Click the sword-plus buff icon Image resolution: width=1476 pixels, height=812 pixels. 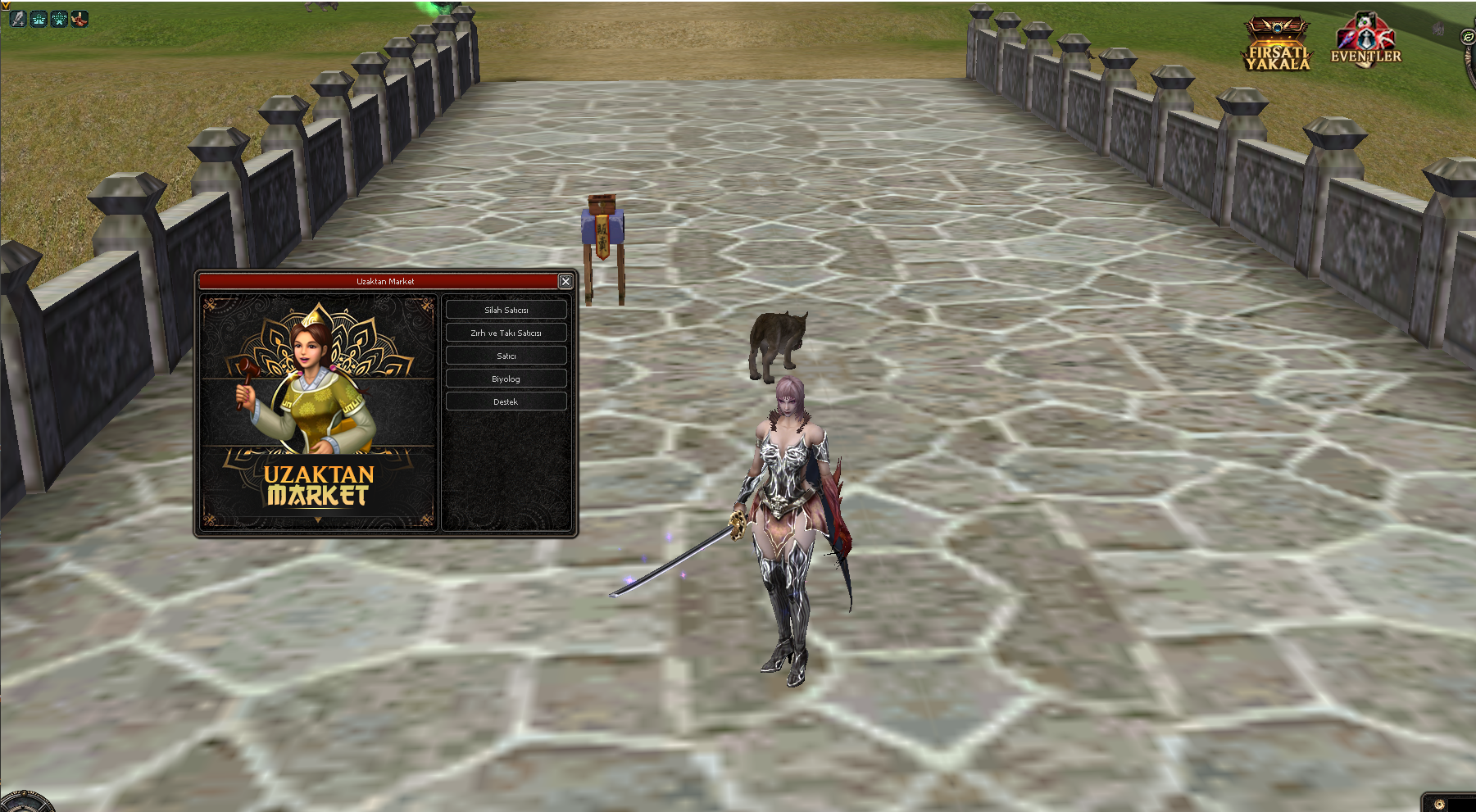pyautogui.click(x=18, y=18)
